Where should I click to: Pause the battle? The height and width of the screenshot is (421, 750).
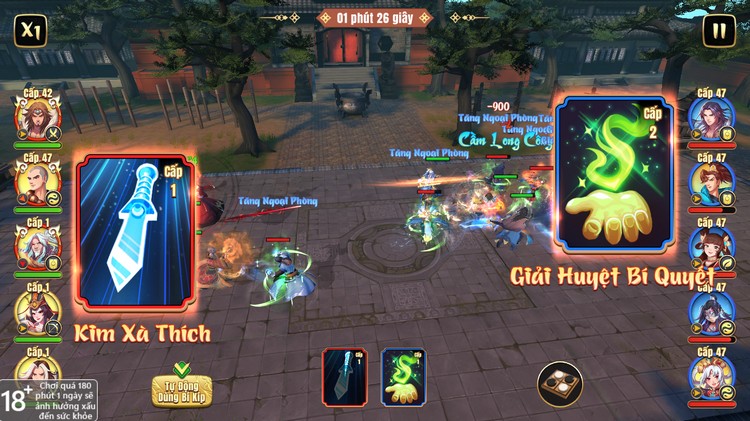(718, 30)
